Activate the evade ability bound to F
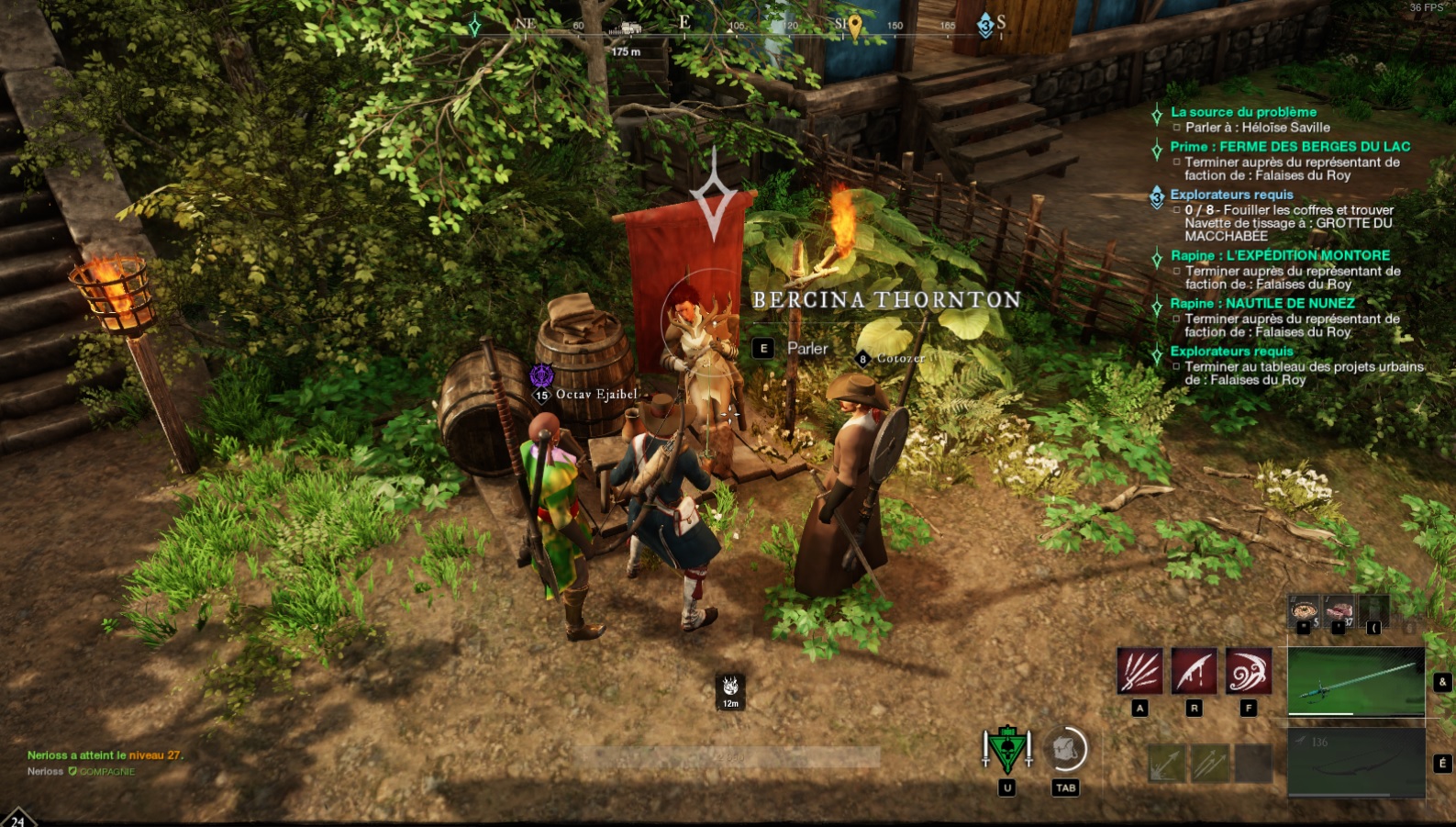Viewport: 1456px width, 827px height. [x=1247, y=671]
